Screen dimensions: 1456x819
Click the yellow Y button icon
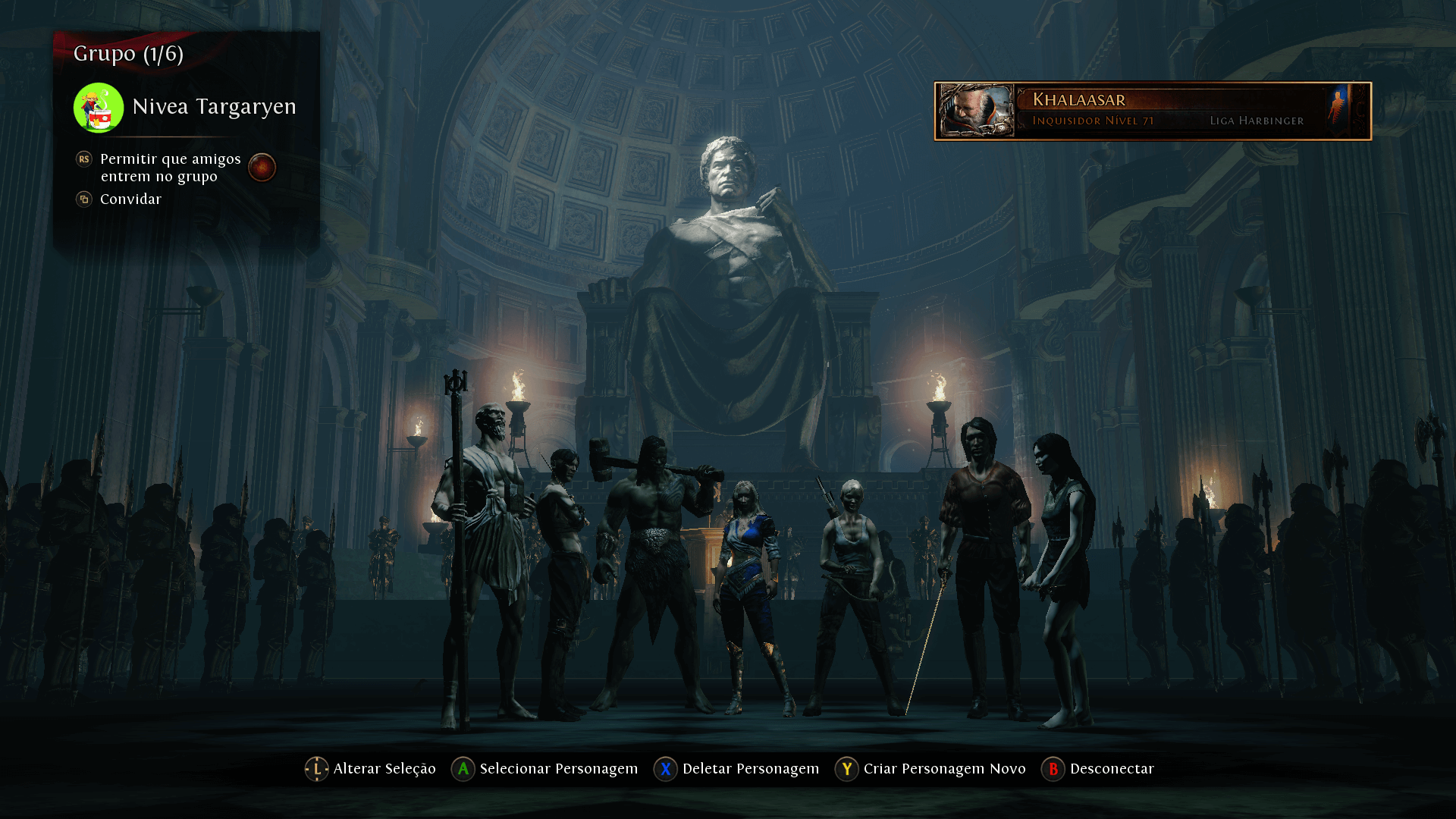pos(846,768)
